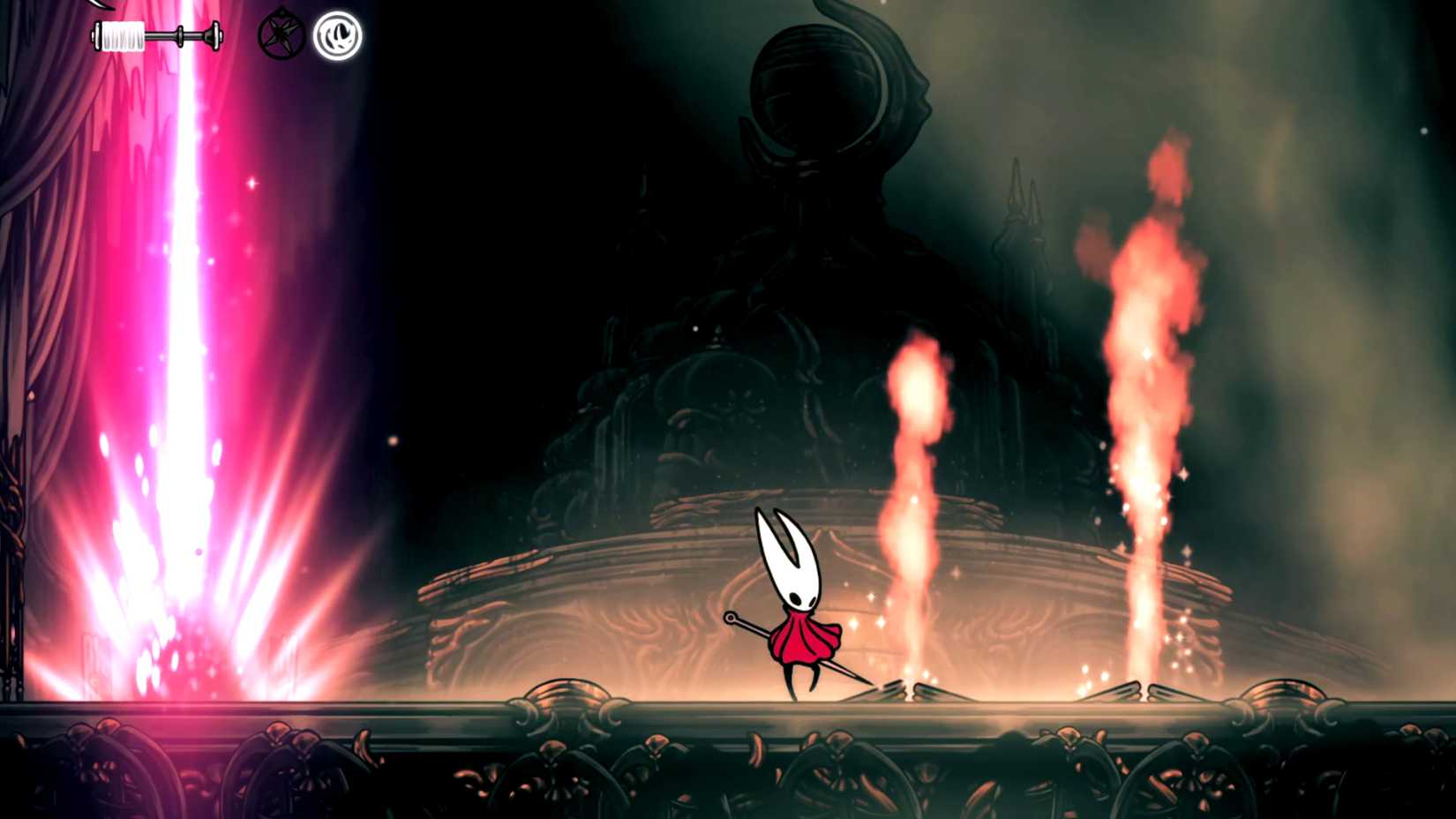Click Hornet's red cloak
Screen dimensions: 1456x819
point(805,640)
